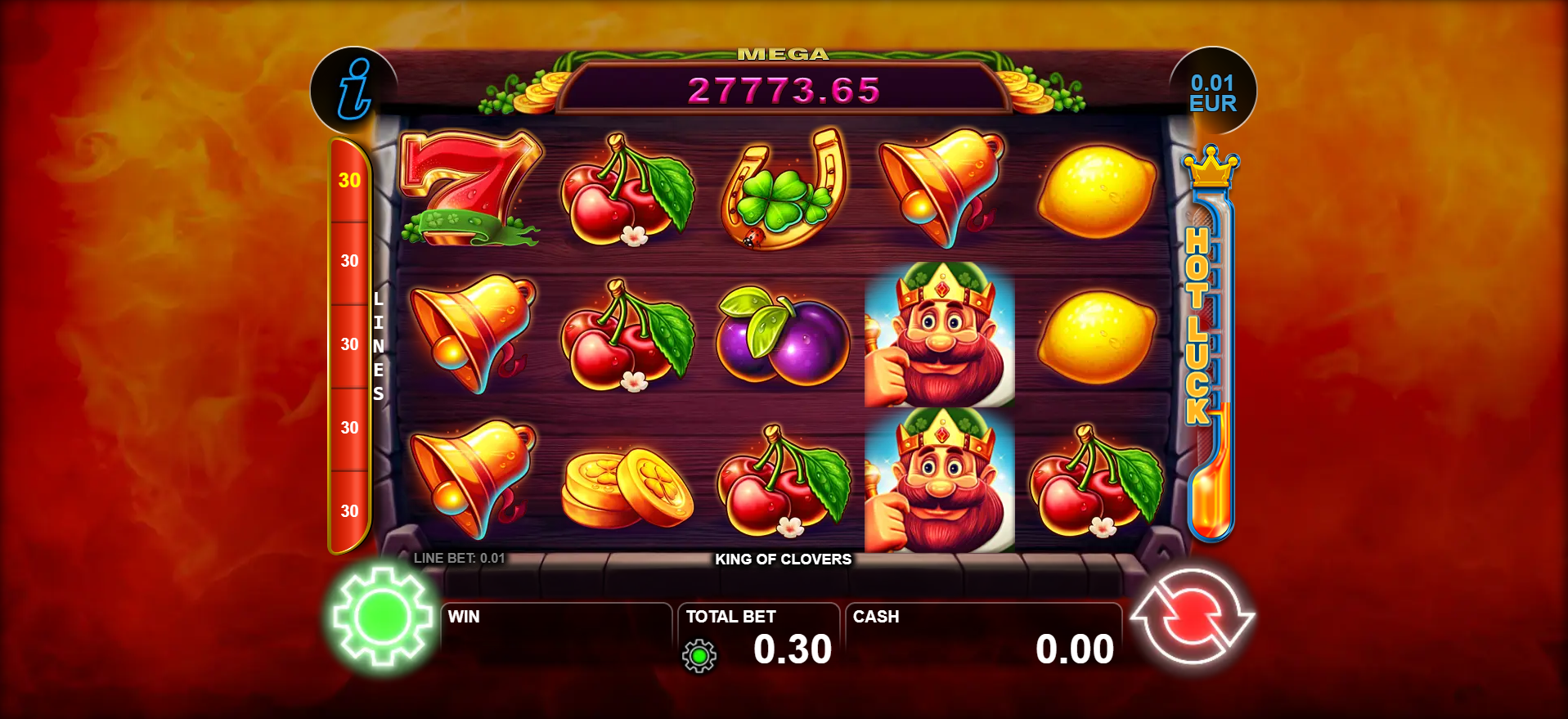Image resolution: width=1568 pixels, height=719 pixels.
Task: Change the 0.01 EUR coin denomination
Action: 1212,92
